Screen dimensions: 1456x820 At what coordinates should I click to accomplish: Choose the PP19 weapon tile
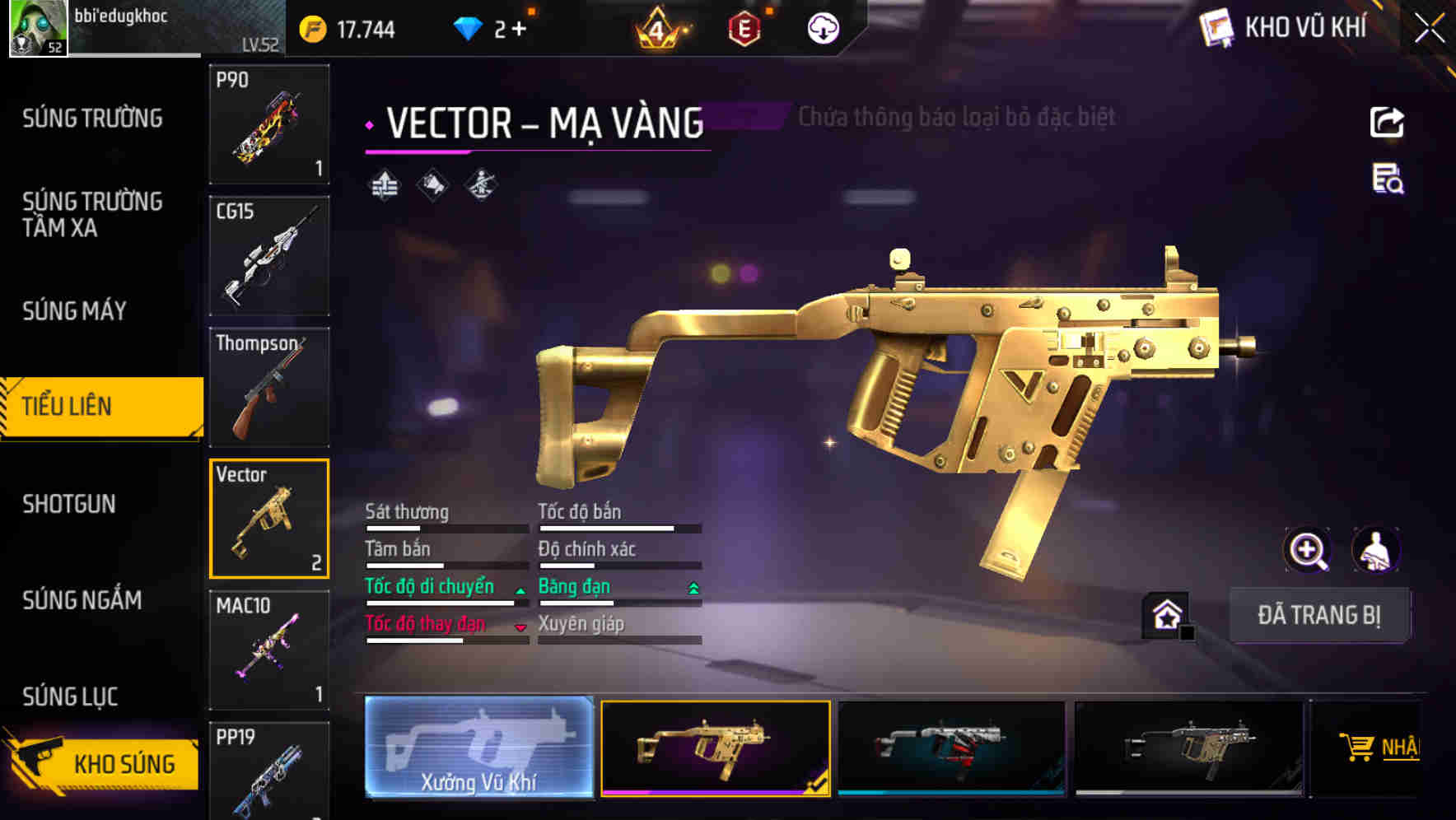coord(269,770)
